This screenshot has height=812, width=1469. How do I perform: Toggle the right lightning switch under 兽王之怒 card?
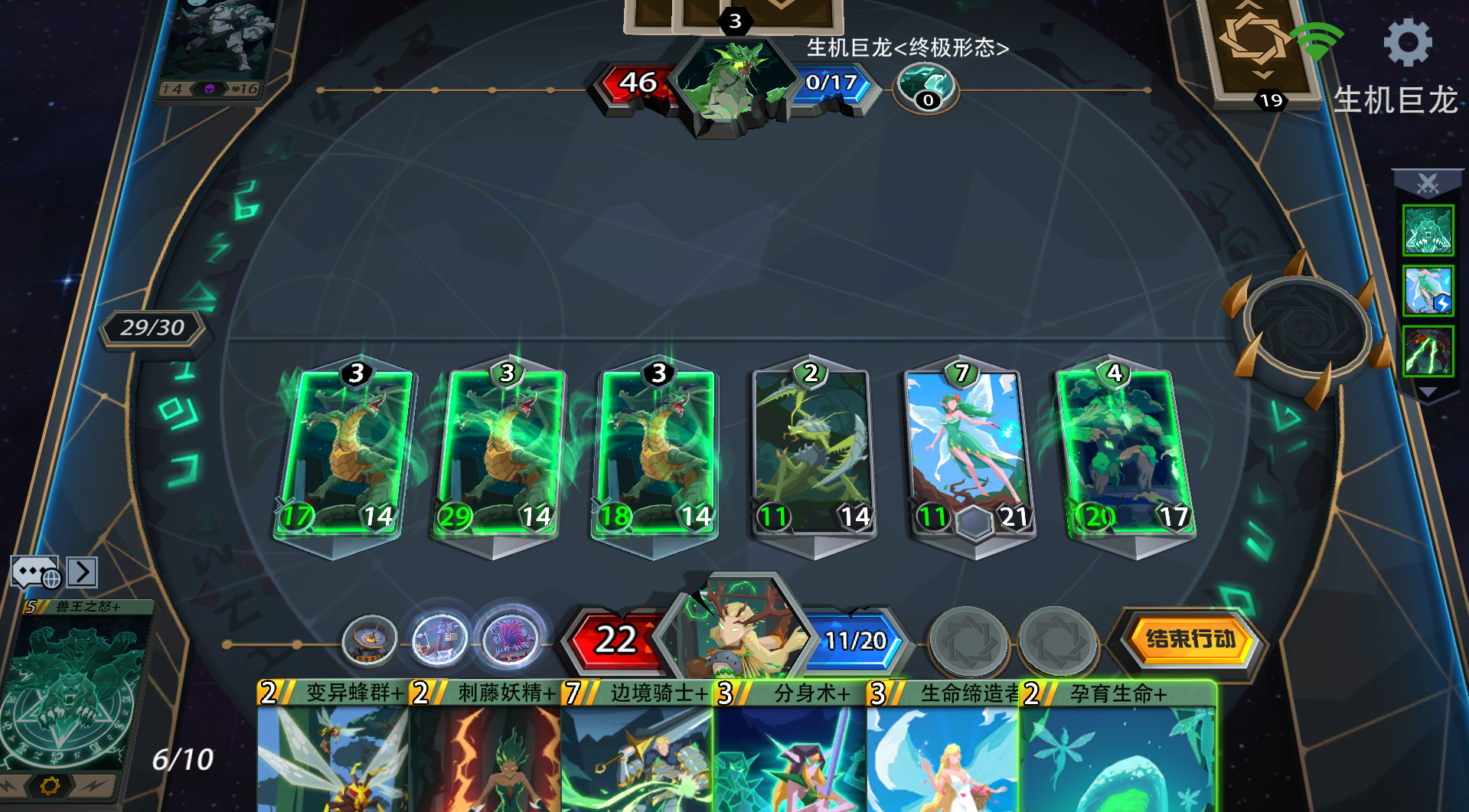pyautogui.click(x=92, y=786)
